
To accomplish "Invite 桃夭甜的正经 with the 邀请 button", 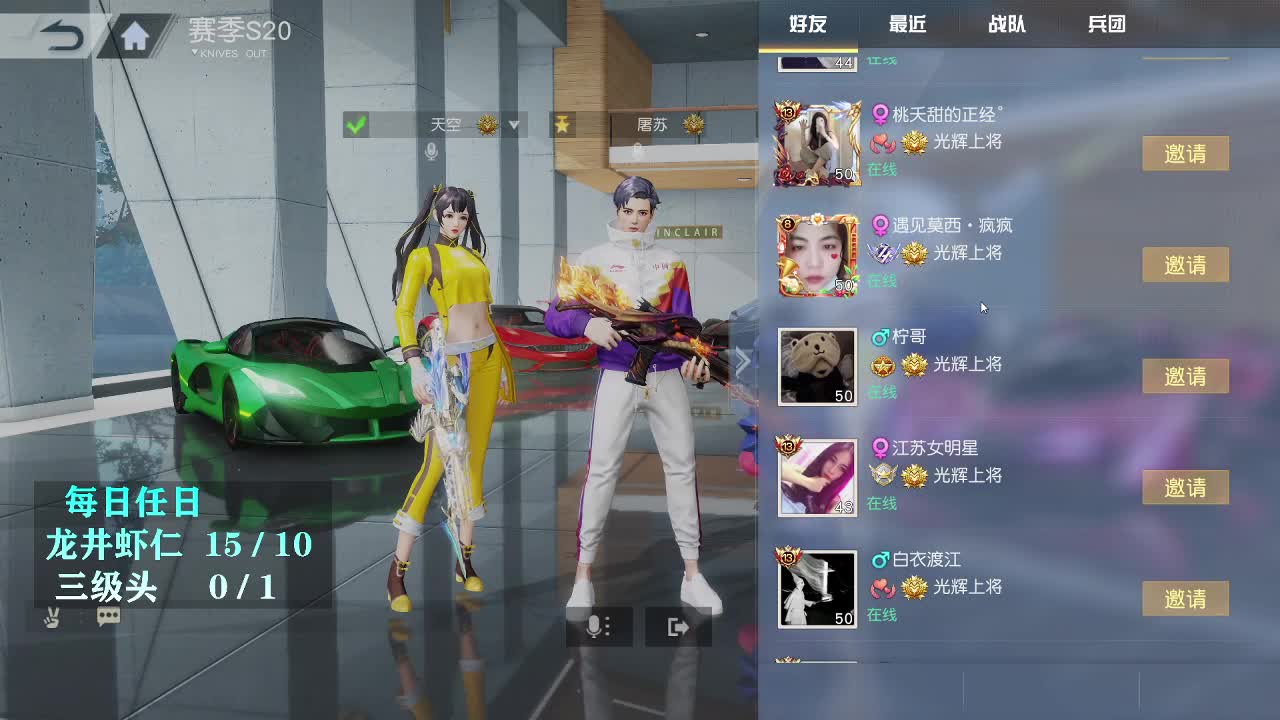I will click(x=1186, y=153).
